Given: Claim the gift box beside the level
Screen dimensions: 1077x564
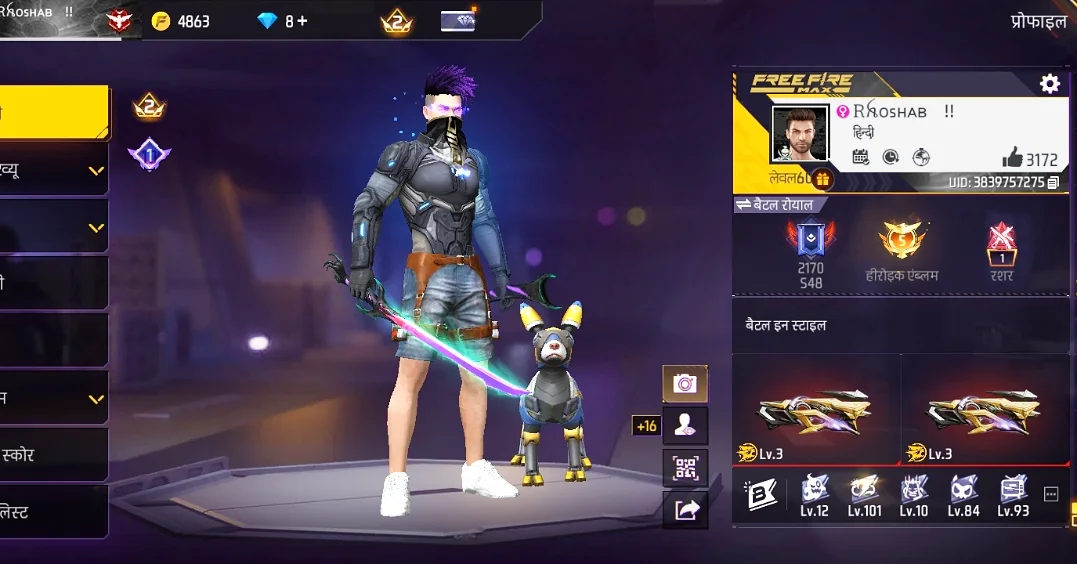Looking at the screenshot, I should pos(823,179).
